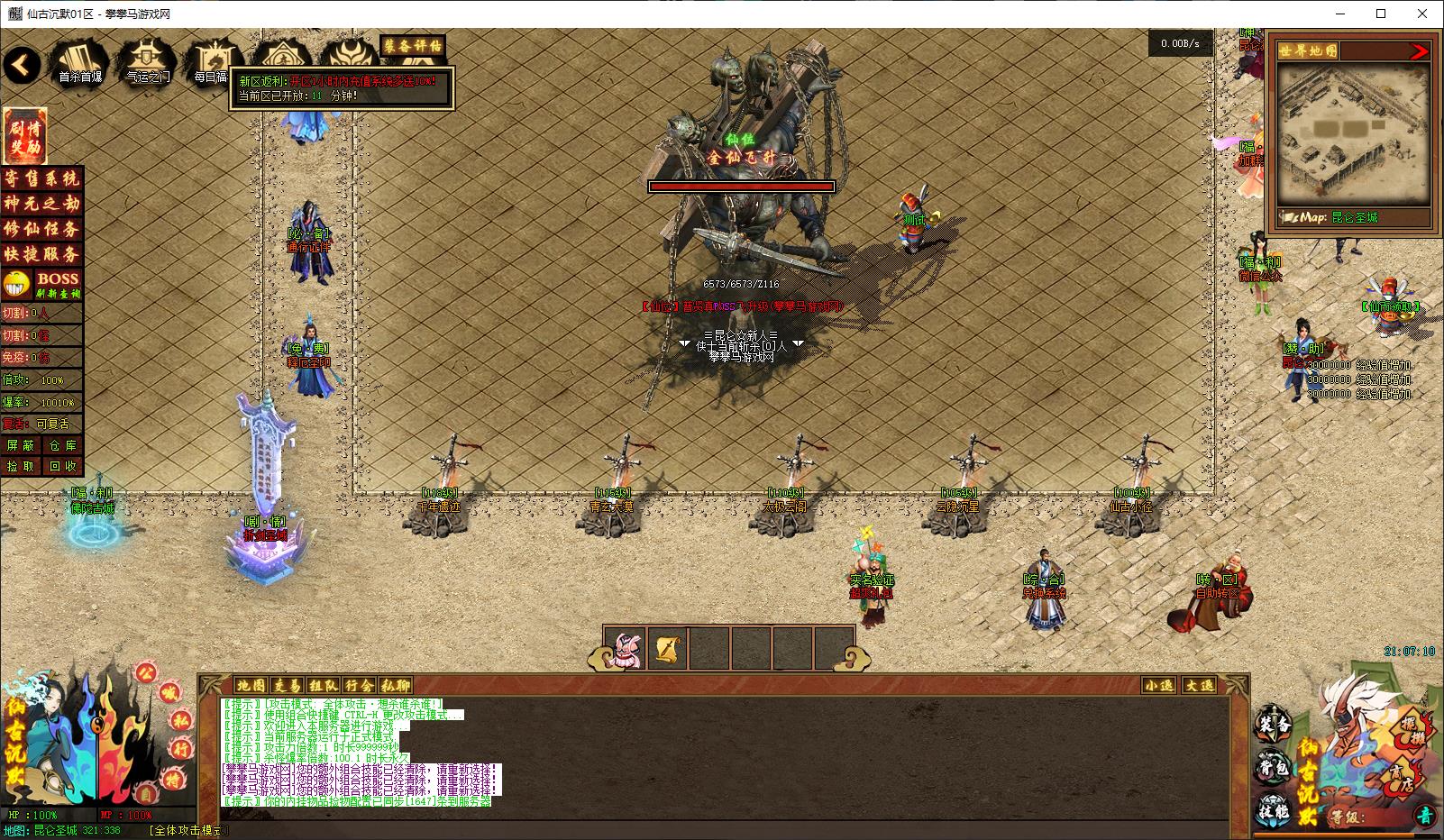Open the 气运之门 top menu icon

147,63
